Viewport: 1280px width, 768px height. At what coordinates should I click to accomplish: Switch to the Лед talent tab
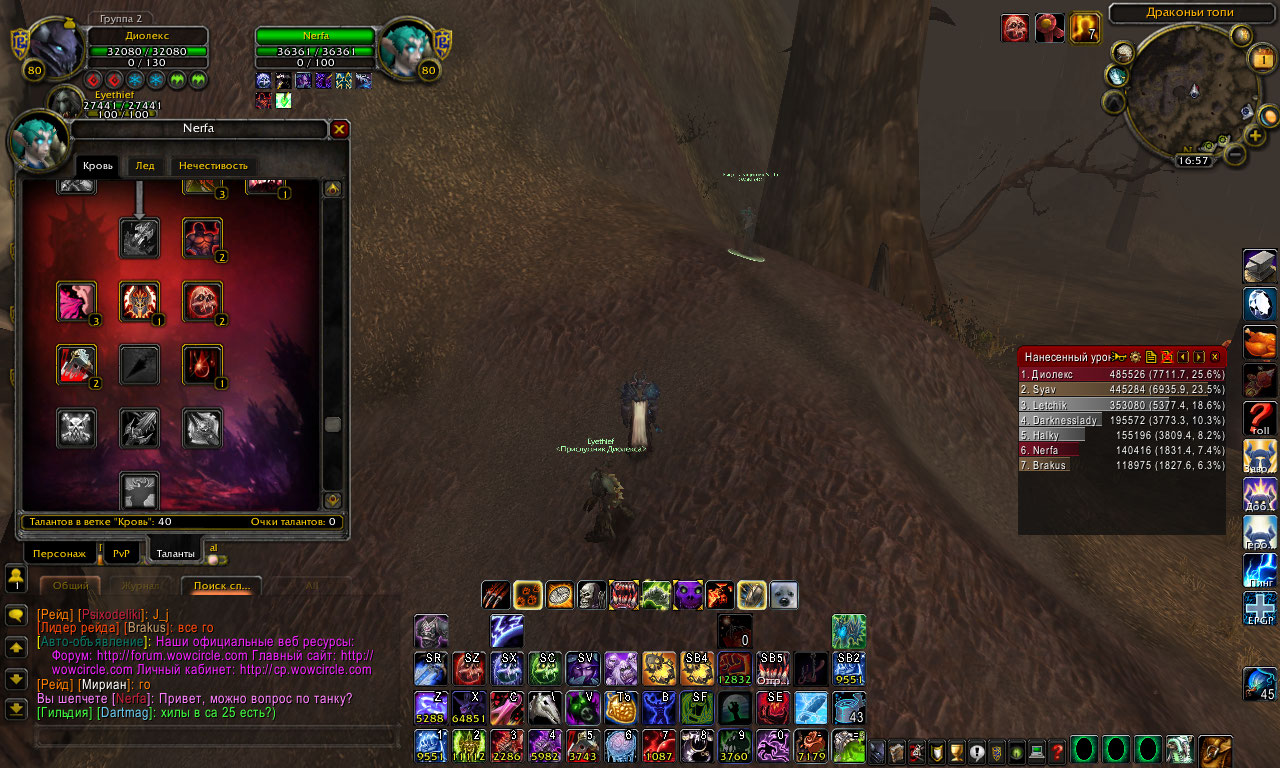(145, 166)
